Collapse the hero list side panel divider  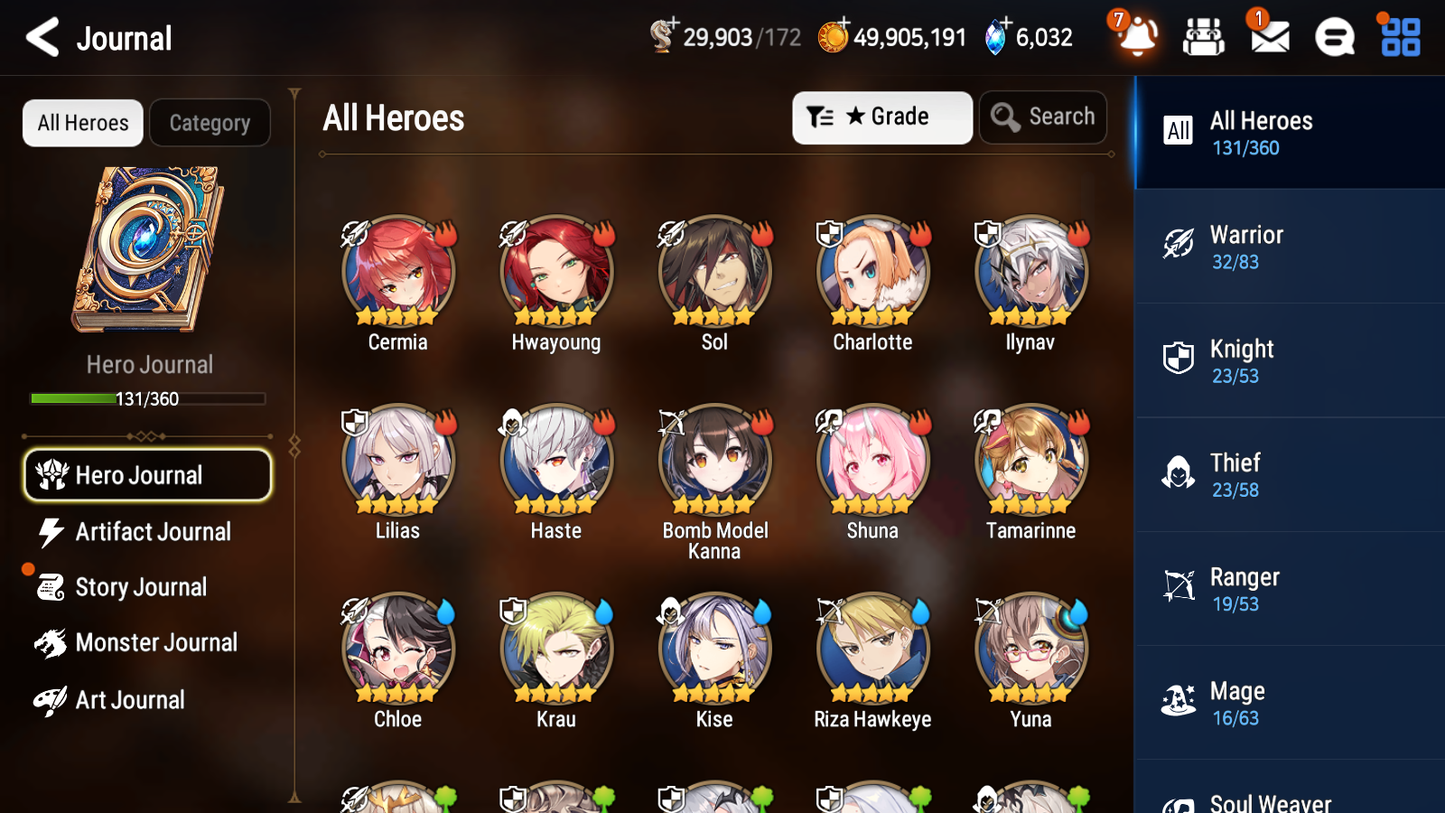(293, 444)
